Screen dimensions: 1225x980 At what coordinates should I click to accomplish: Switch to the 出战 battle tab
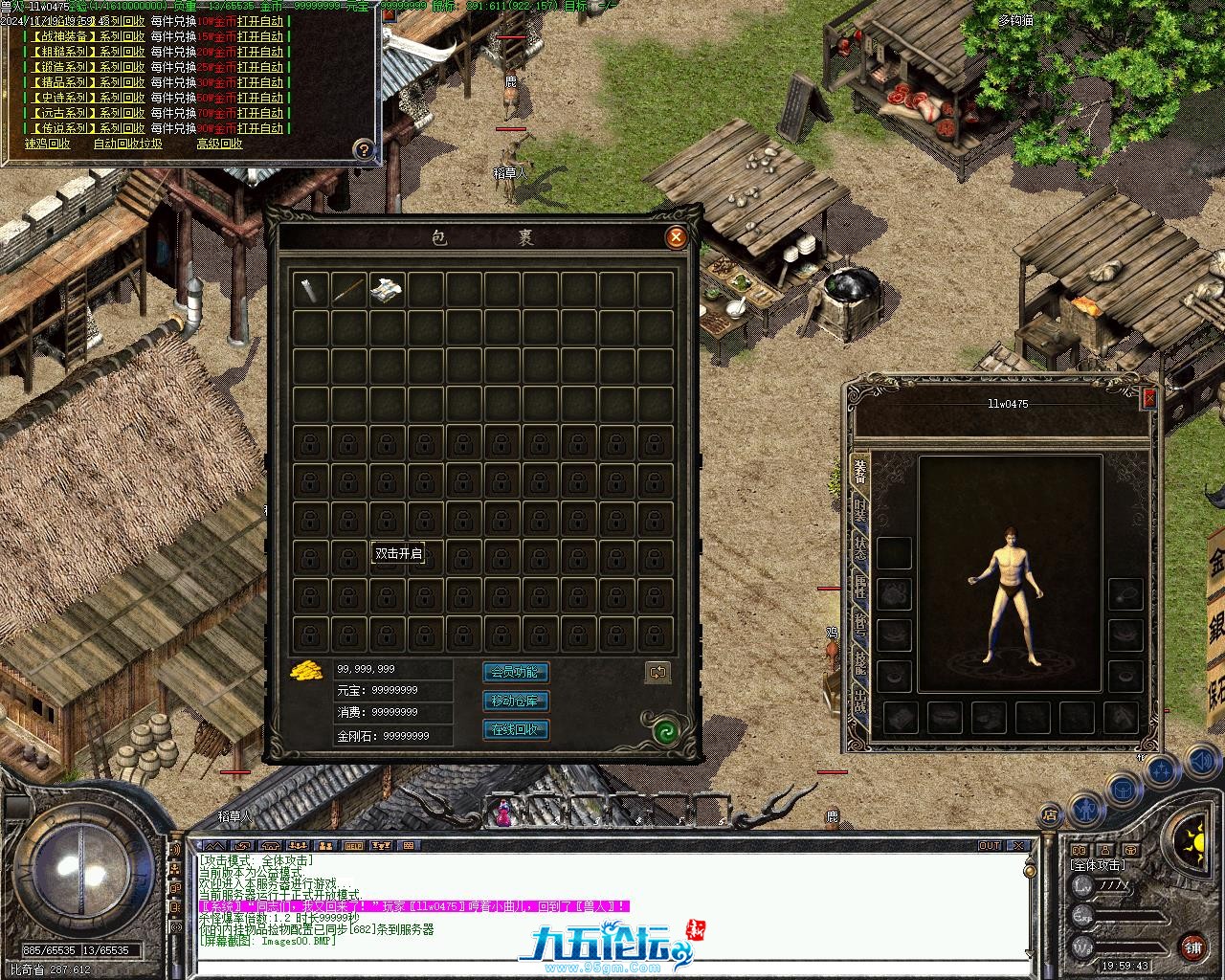click(x=860, y=700)
